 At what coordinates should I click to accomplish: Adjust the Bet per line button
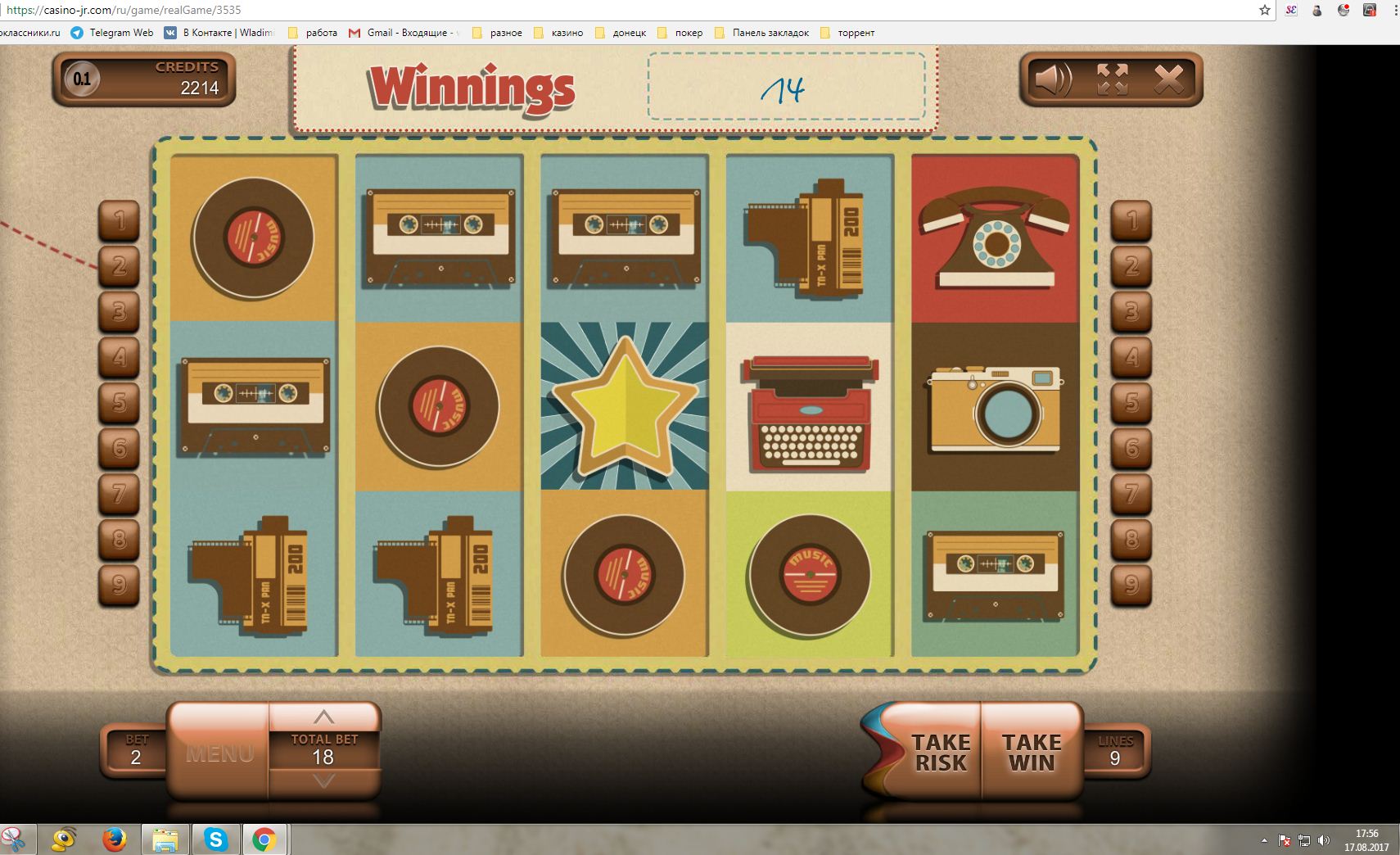[x=136, y=751]
